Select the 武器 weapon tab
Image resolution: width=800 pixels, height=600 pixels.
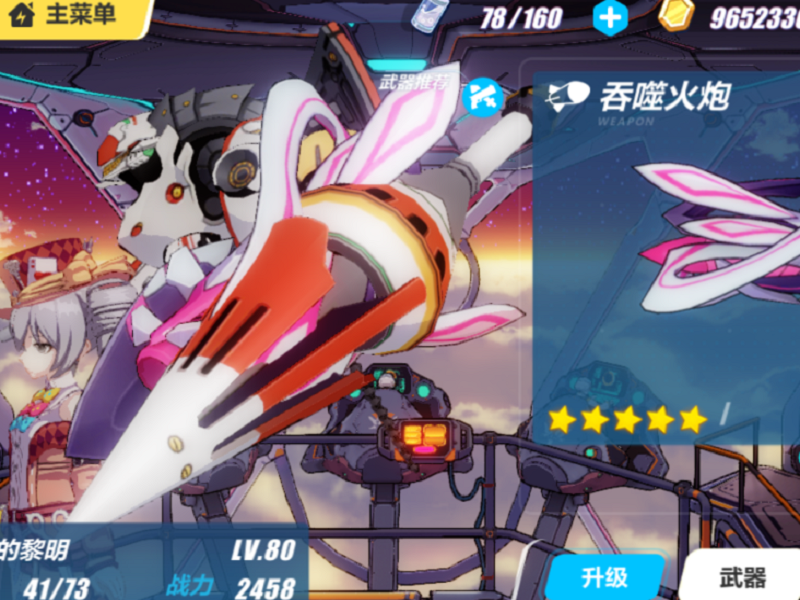742,577
